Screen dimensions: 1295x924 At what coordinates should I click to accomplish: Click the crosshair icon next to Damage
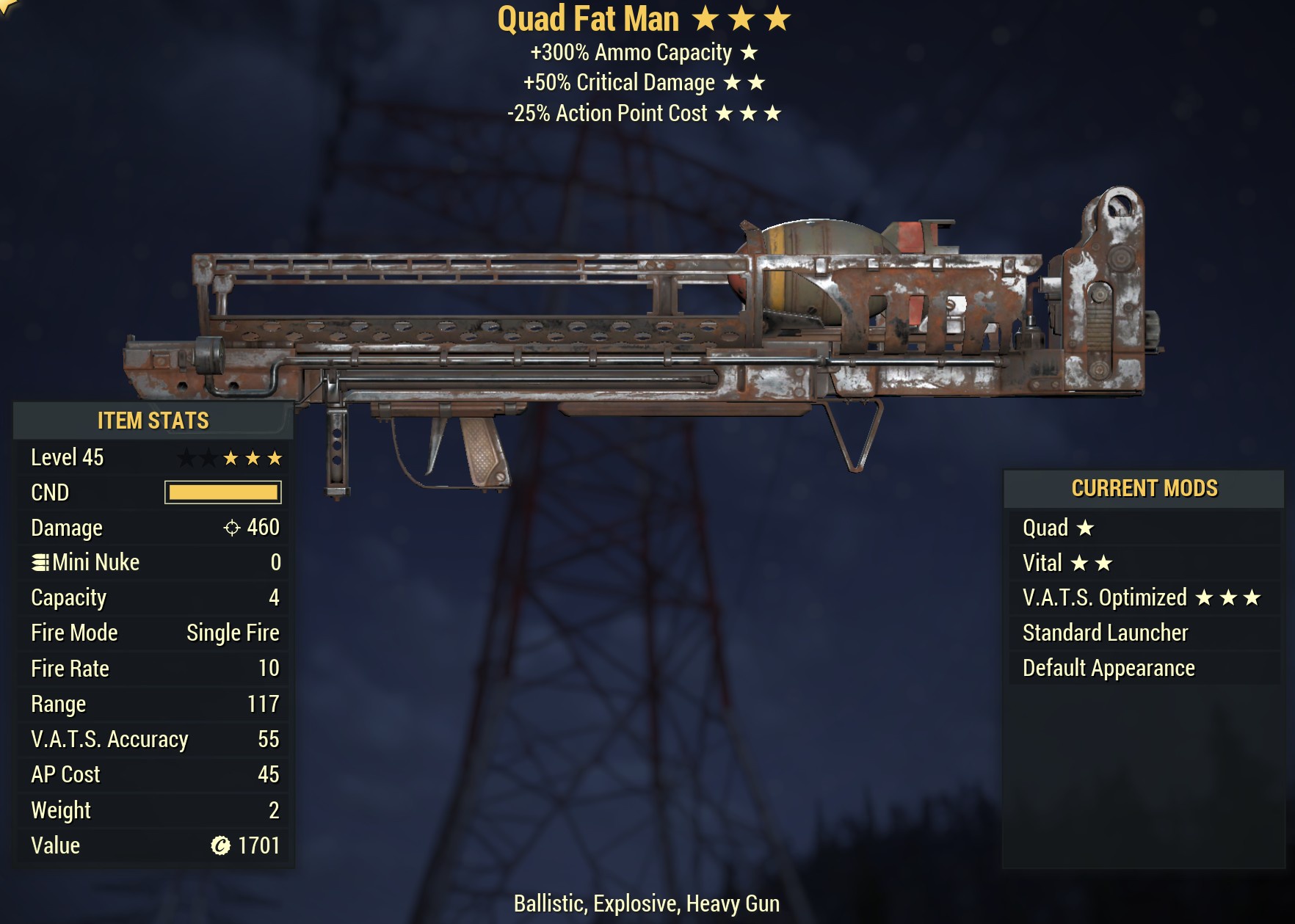tap(231, 528)
